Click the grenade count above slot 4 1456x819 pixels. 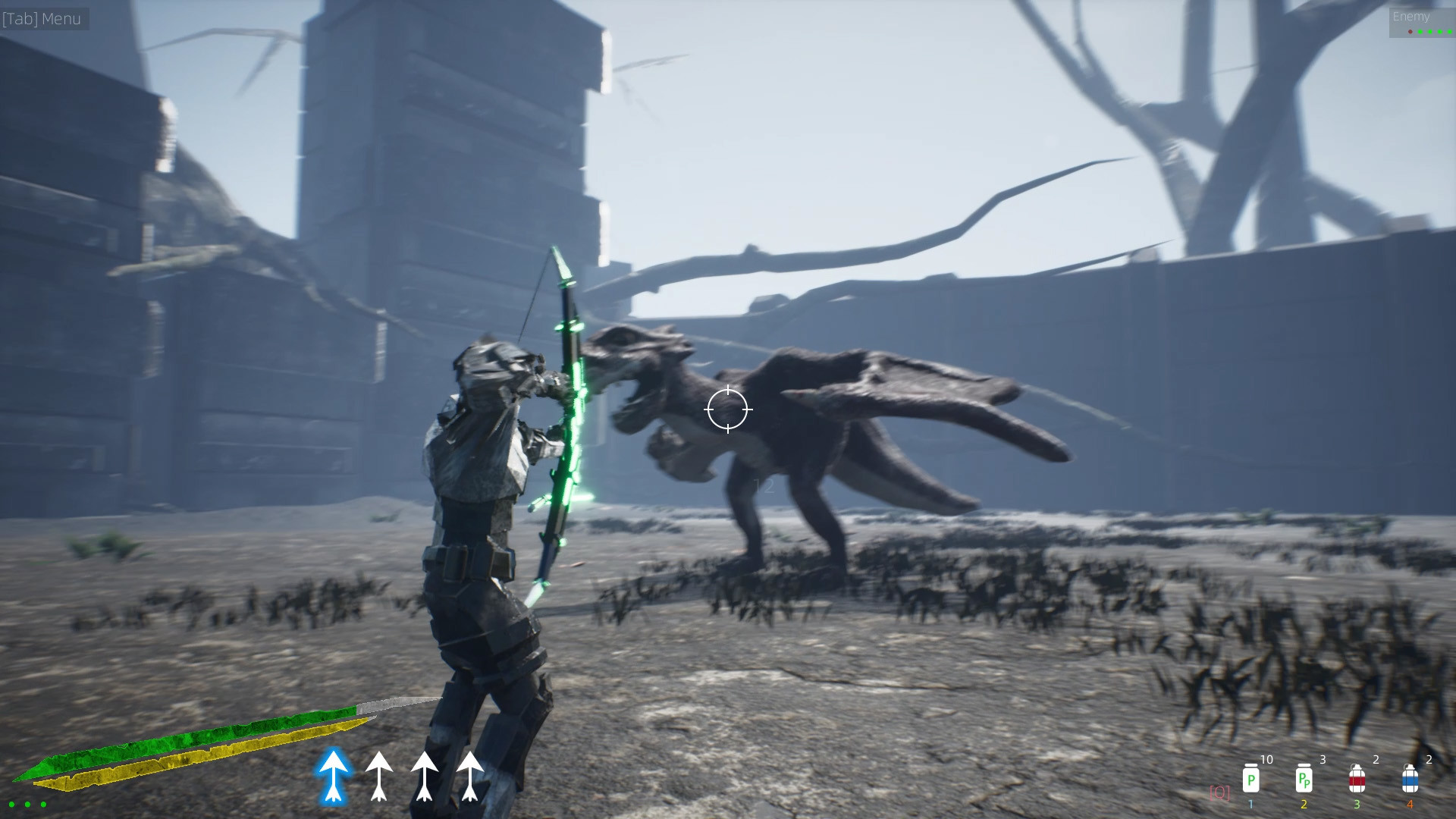pos(1429,758)
